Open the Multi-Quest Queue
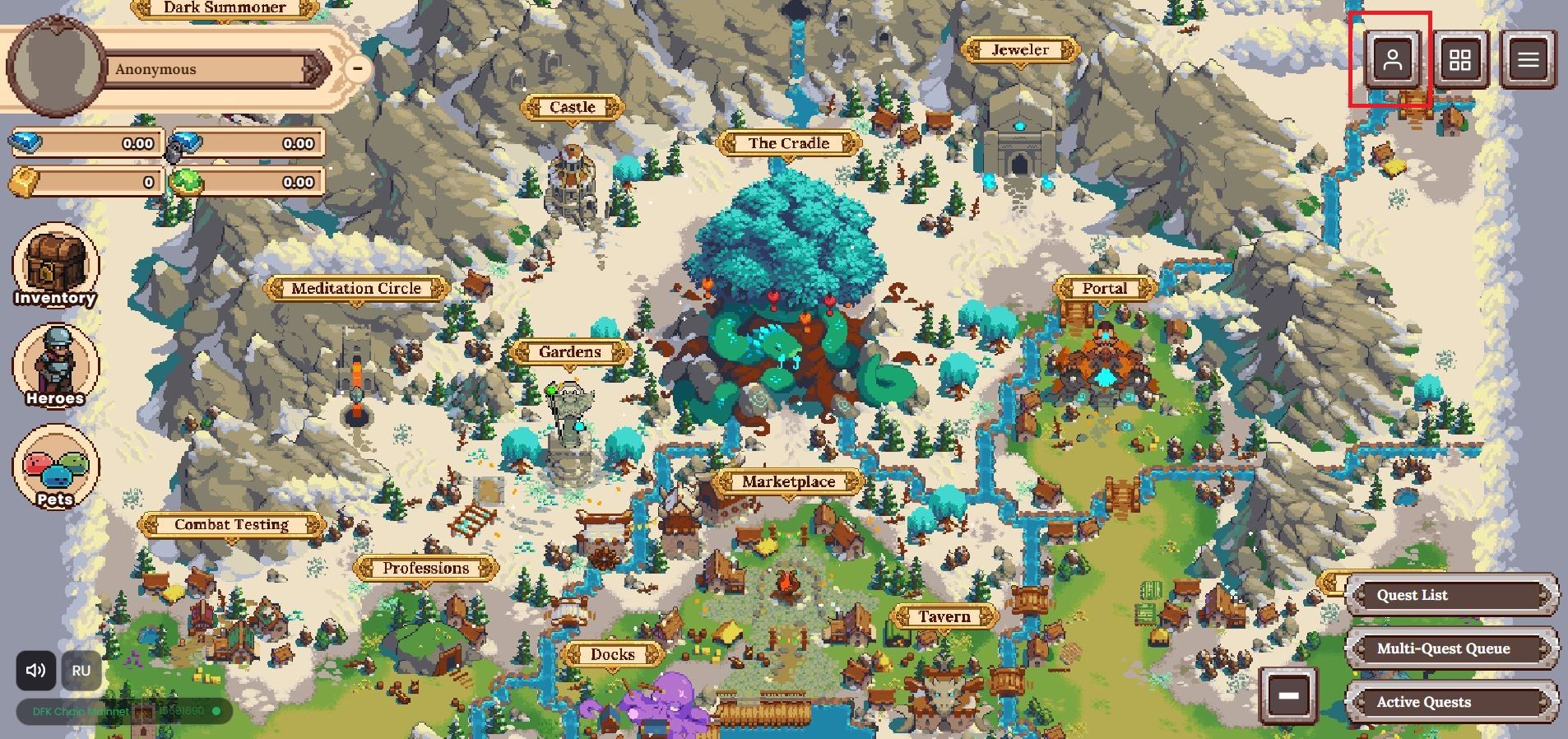The height and width of the screenshot is (739, 1568). tap(1452, 648)
